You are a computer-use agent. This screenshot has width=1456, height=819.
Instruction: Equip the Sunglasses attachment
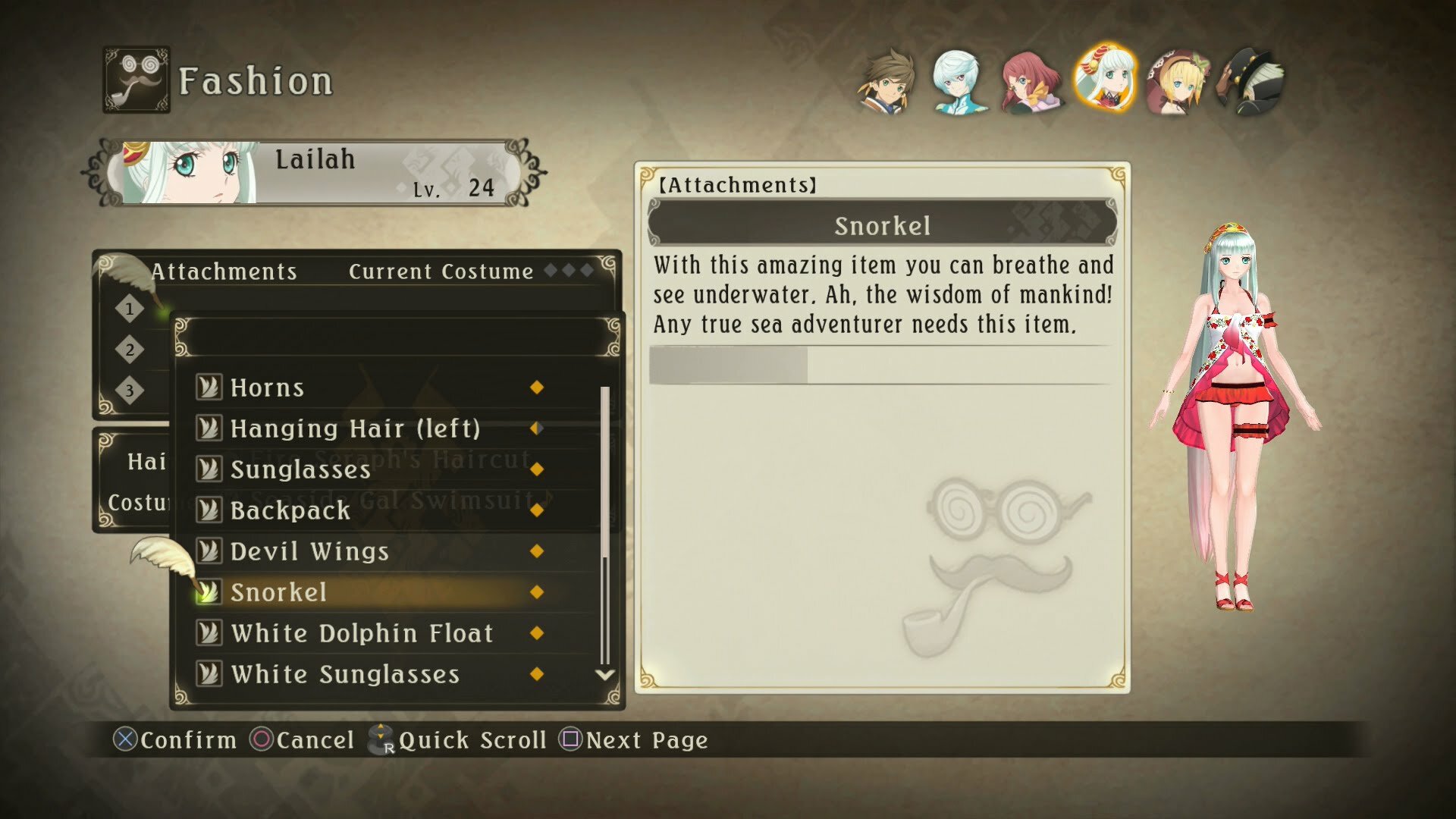tap(300, 469)
